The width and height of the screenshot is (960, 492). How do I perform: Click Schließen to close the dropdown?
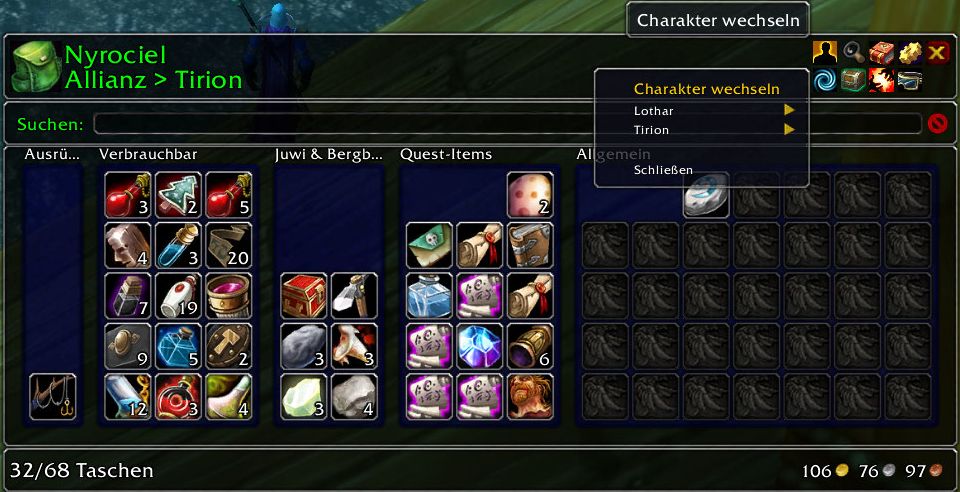pos(663,170)
